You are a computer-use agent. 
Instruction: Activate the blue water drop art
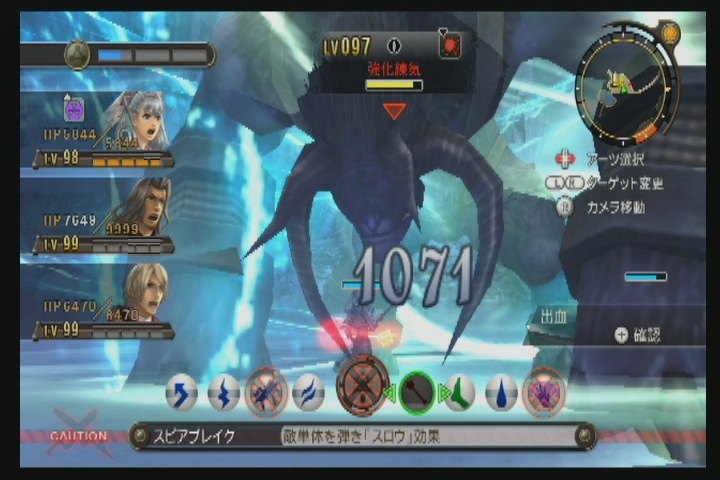pyautogui.click(x=500, y=392)
